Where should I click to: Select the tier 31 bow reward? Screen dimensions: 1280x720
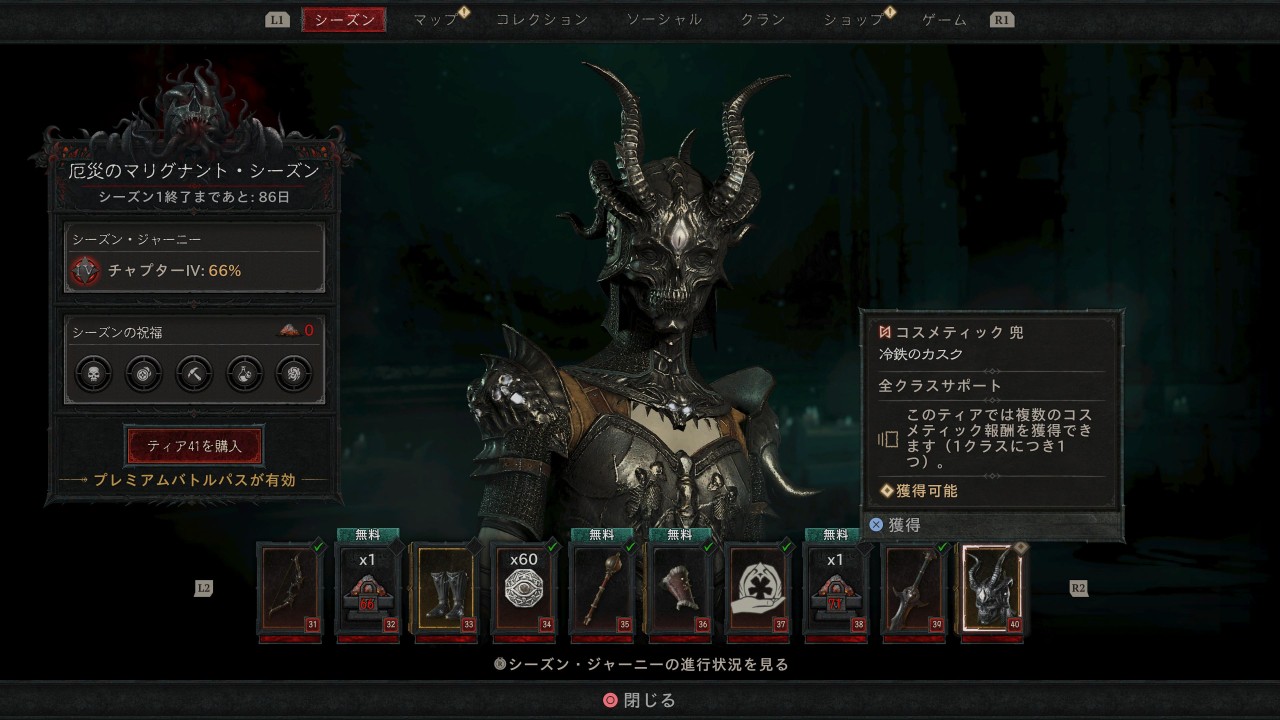290,590
